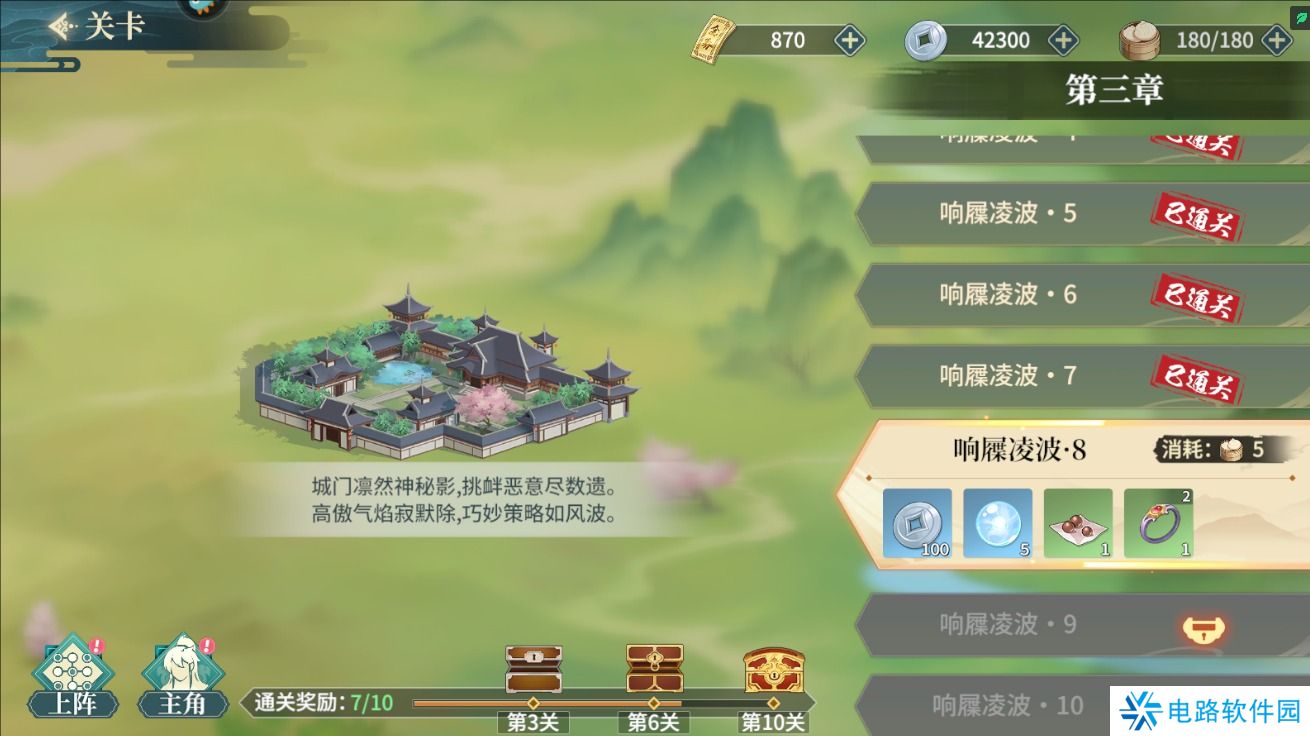Open the 第6关 reward chest

[x=652, y=668]
